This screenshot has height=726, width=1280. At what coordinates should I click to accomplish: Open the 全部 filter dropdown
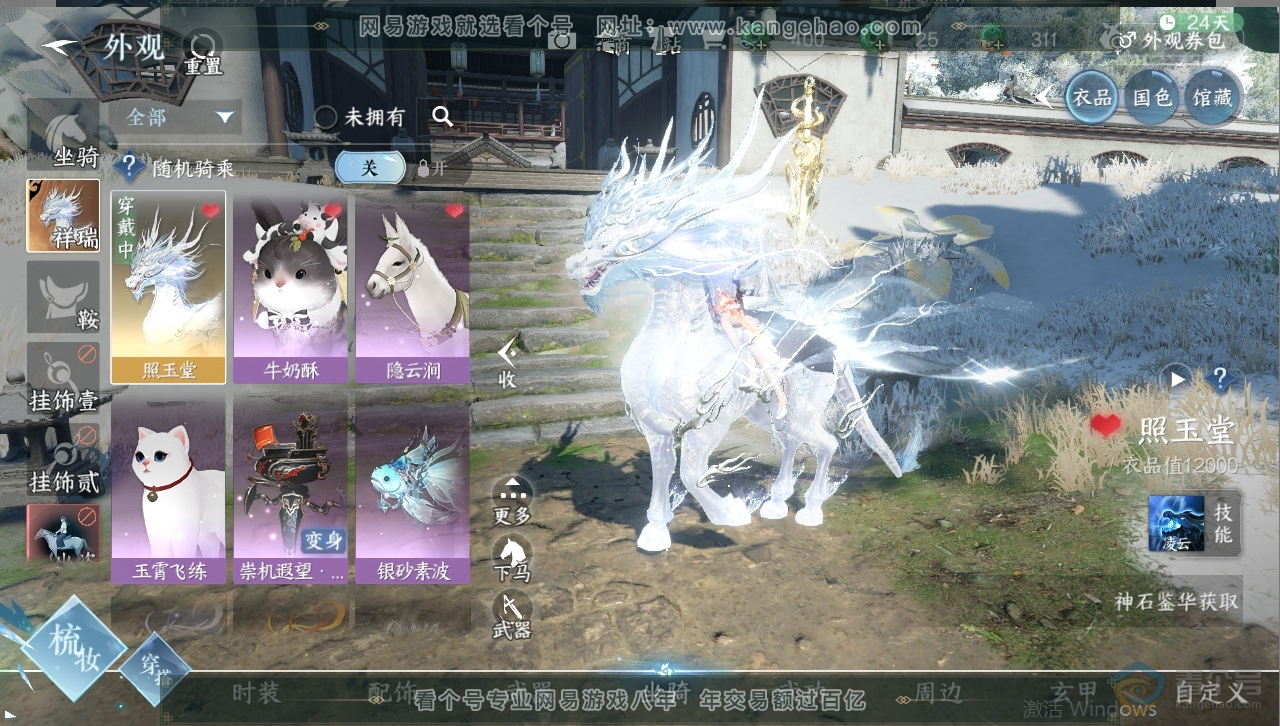coord(180,117)
